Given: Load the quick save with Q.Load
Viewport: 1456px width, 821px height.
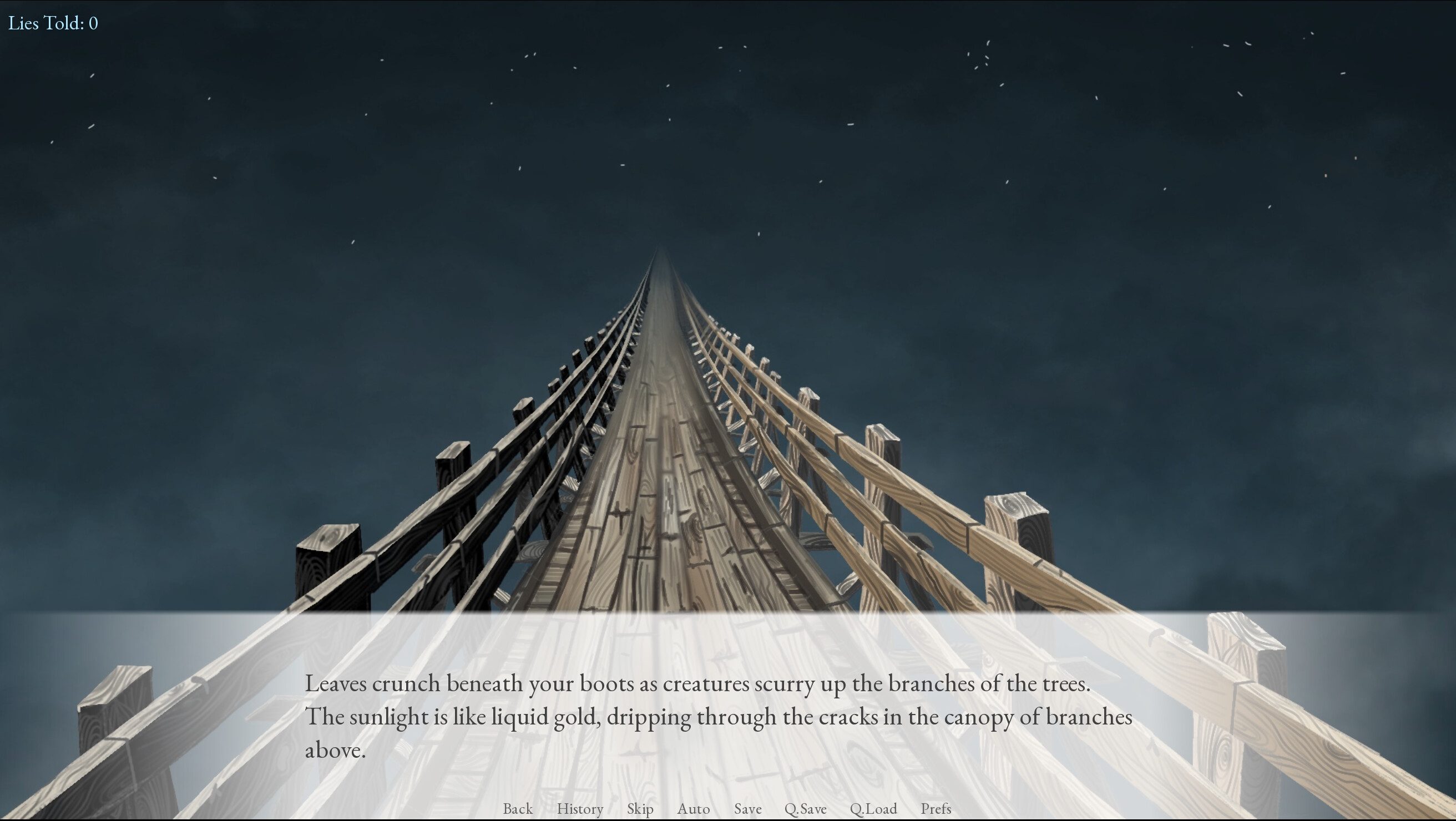Looking at the screenshot, I should pos(874,809).
